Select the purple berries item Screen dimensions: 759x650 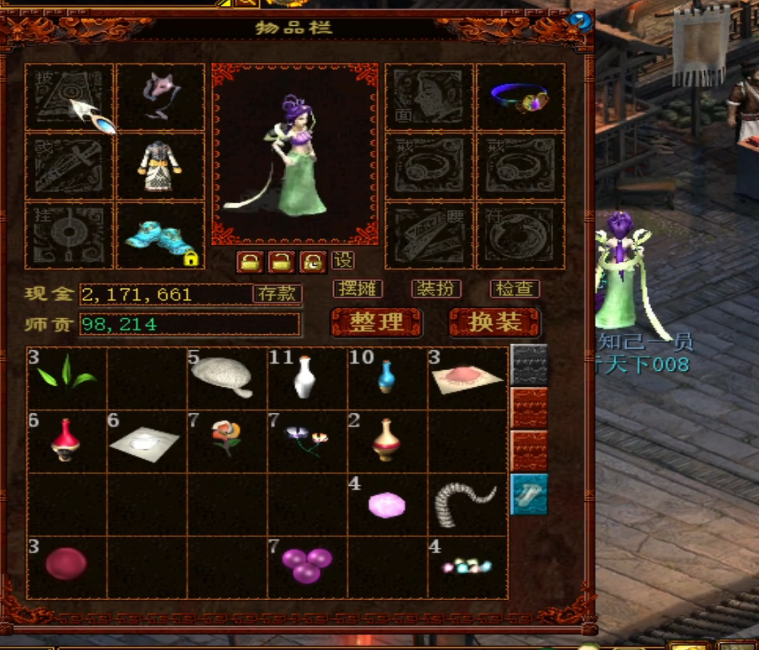point(306,566)
